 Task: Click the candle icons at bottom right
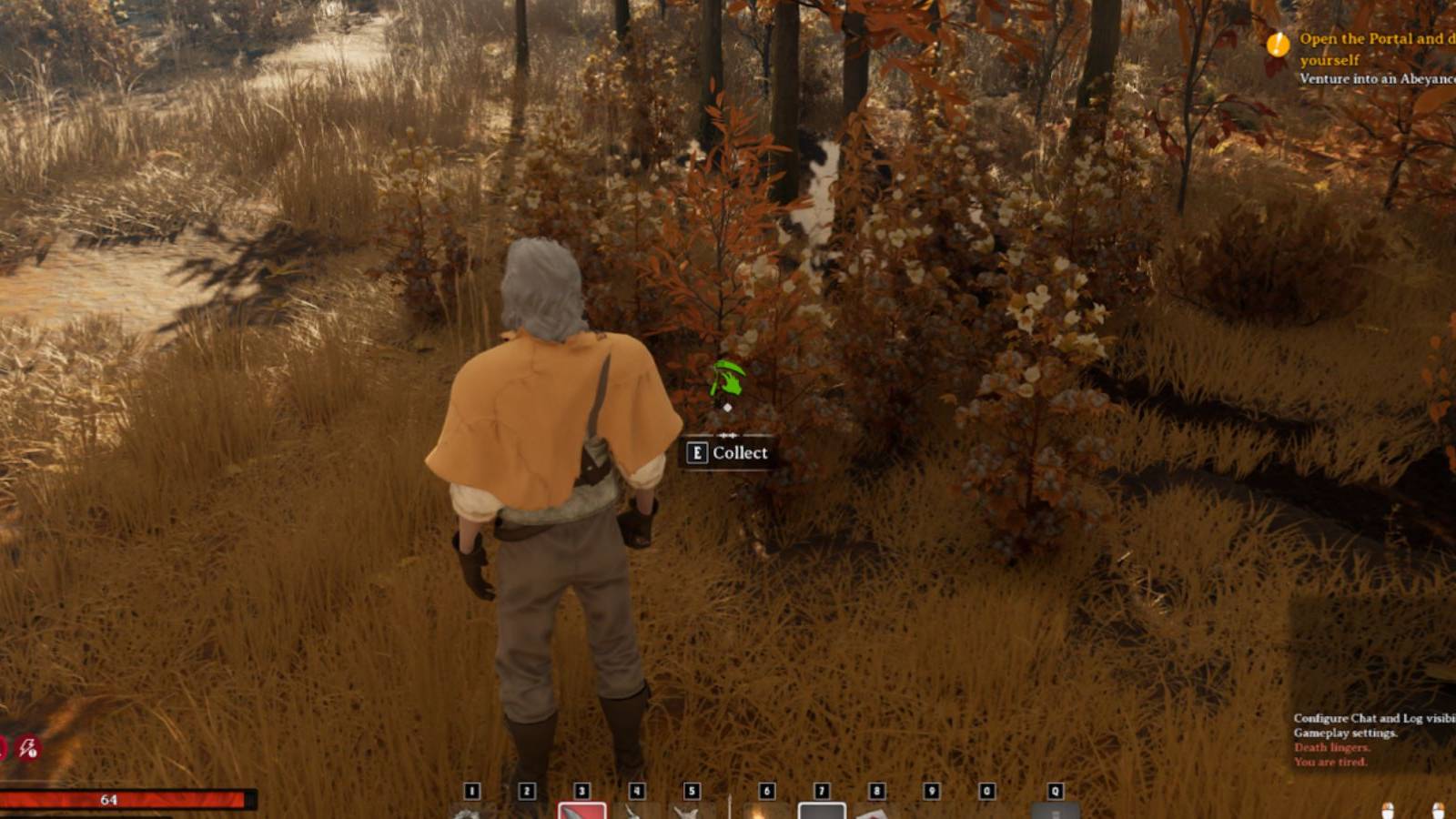[x=1392, y=808]
